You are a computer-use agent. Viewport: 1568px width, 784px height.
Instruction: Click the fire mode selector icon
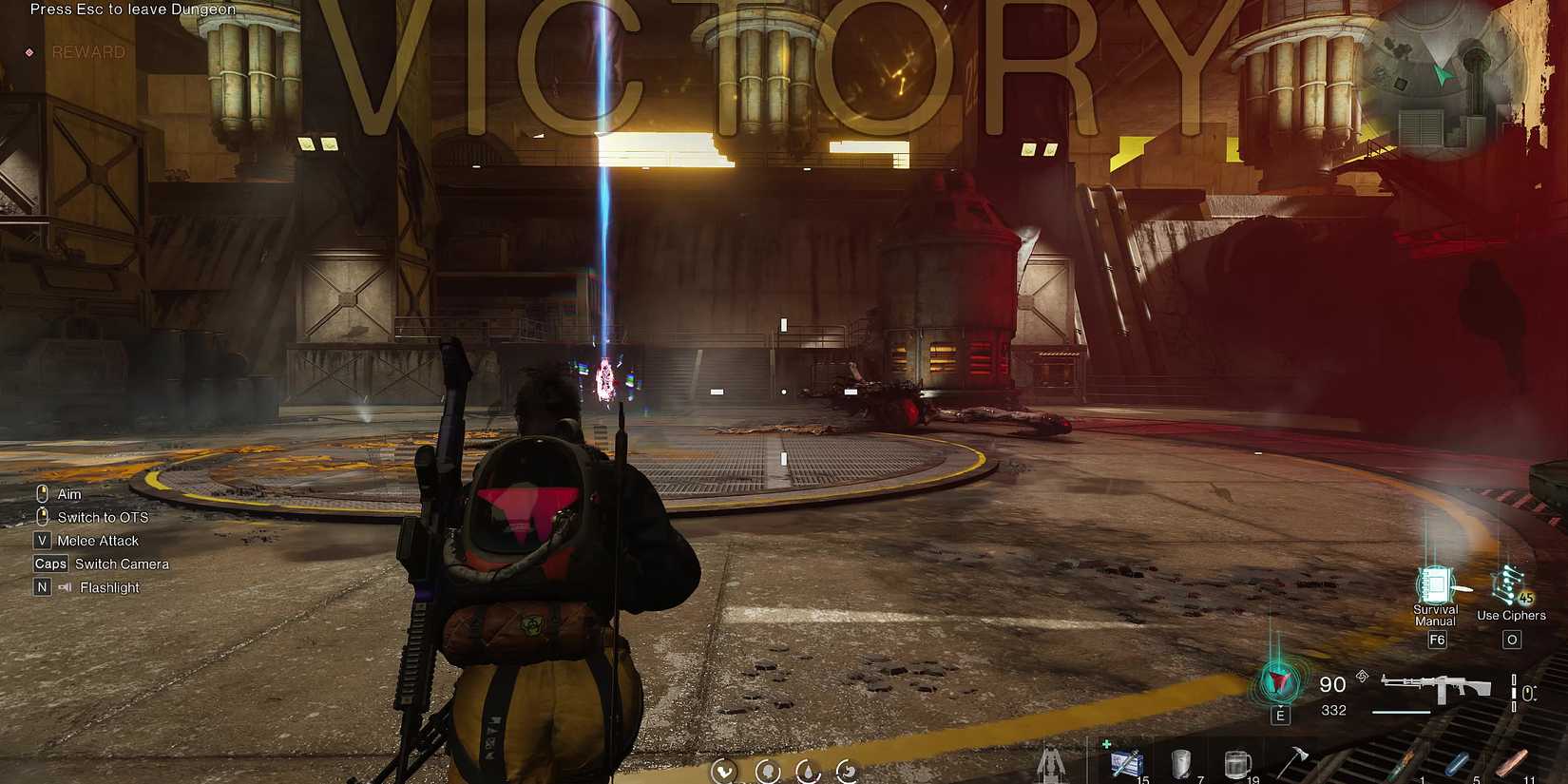point(1363,677)
